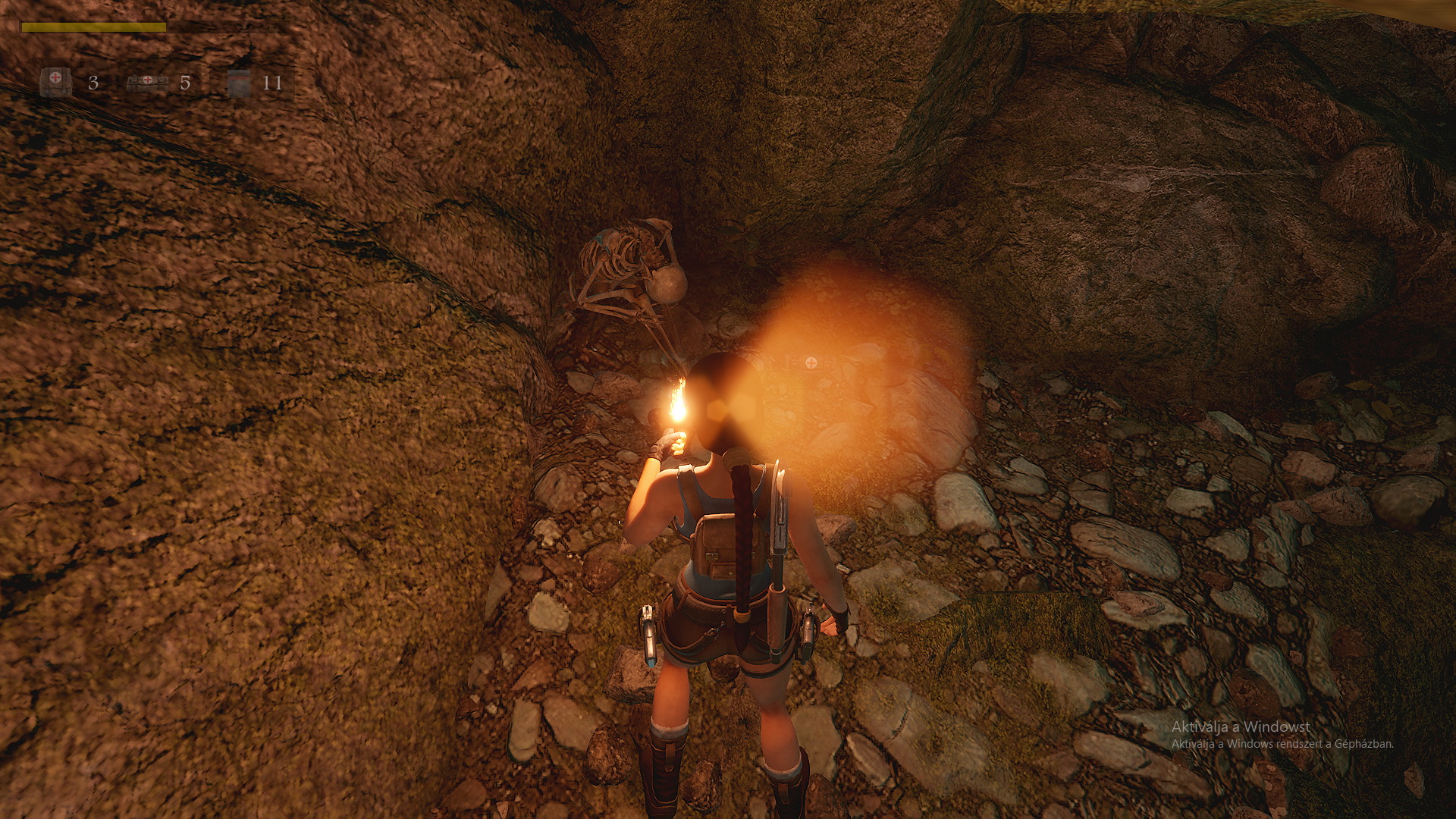This screenshot has width=1456, height=819.
Task: Use the large medipack roll icon
Action: click(147, 81)
